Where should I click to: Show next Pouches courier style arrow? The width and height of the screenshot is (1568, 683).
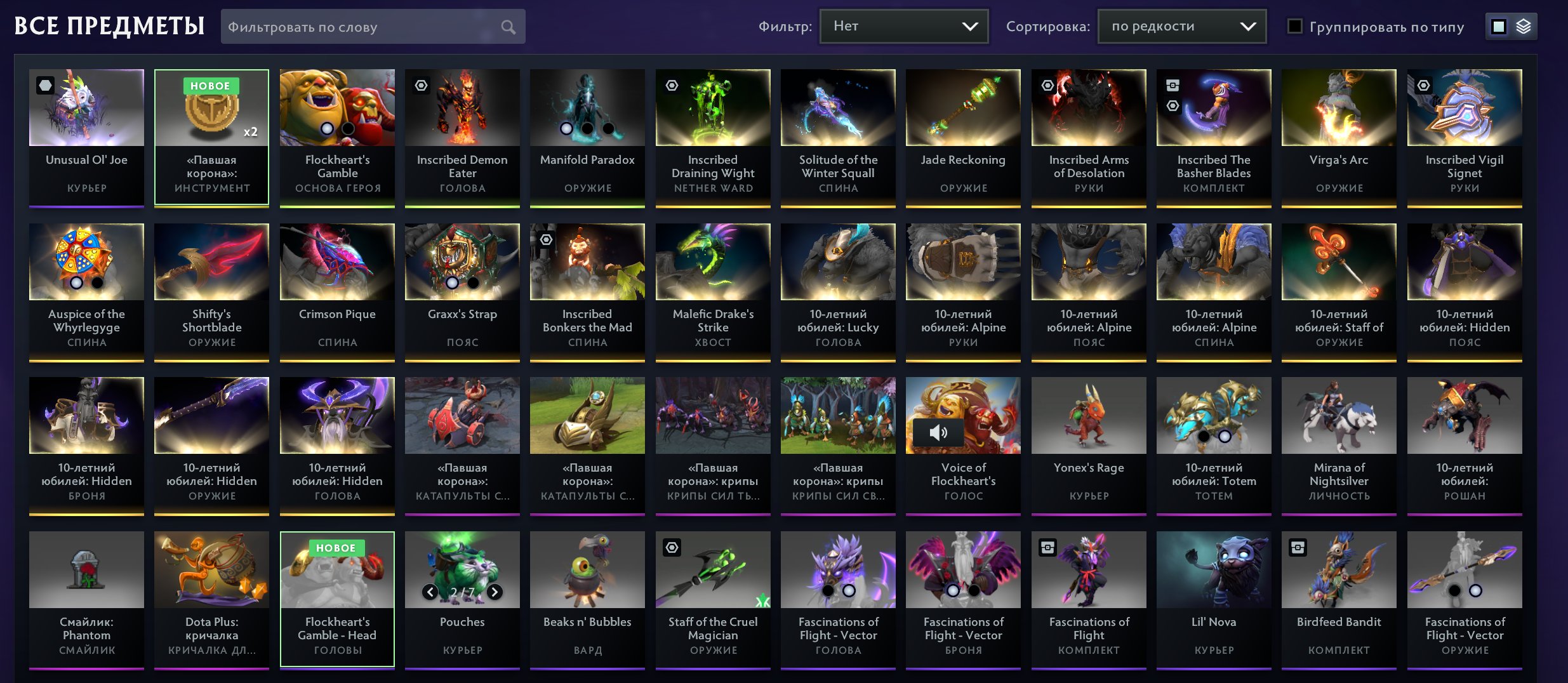pyautogui.click(x=495, y=592)
